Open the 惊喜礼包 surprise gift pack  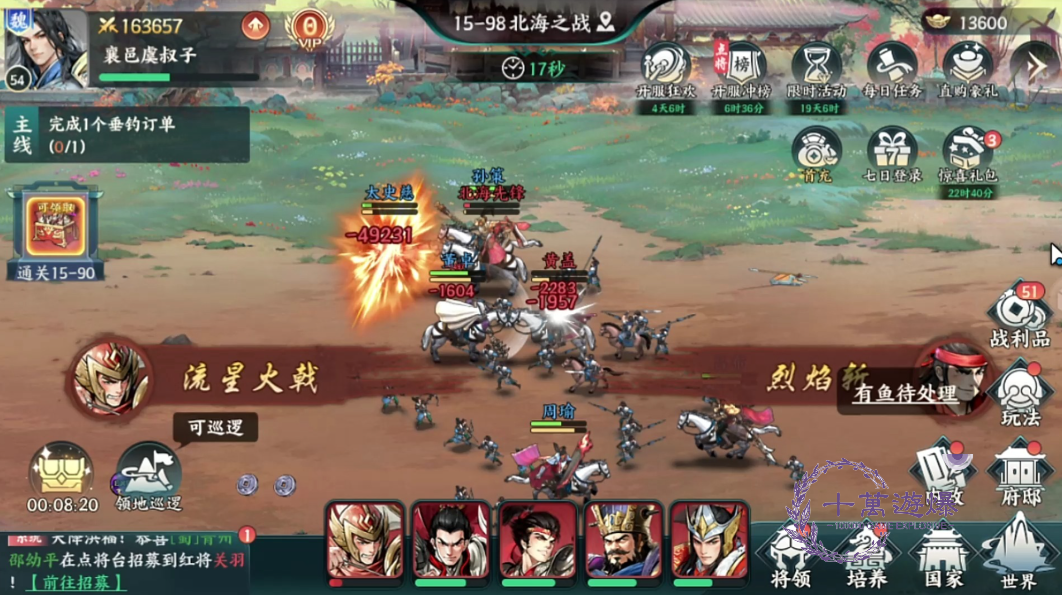[968, 154]
